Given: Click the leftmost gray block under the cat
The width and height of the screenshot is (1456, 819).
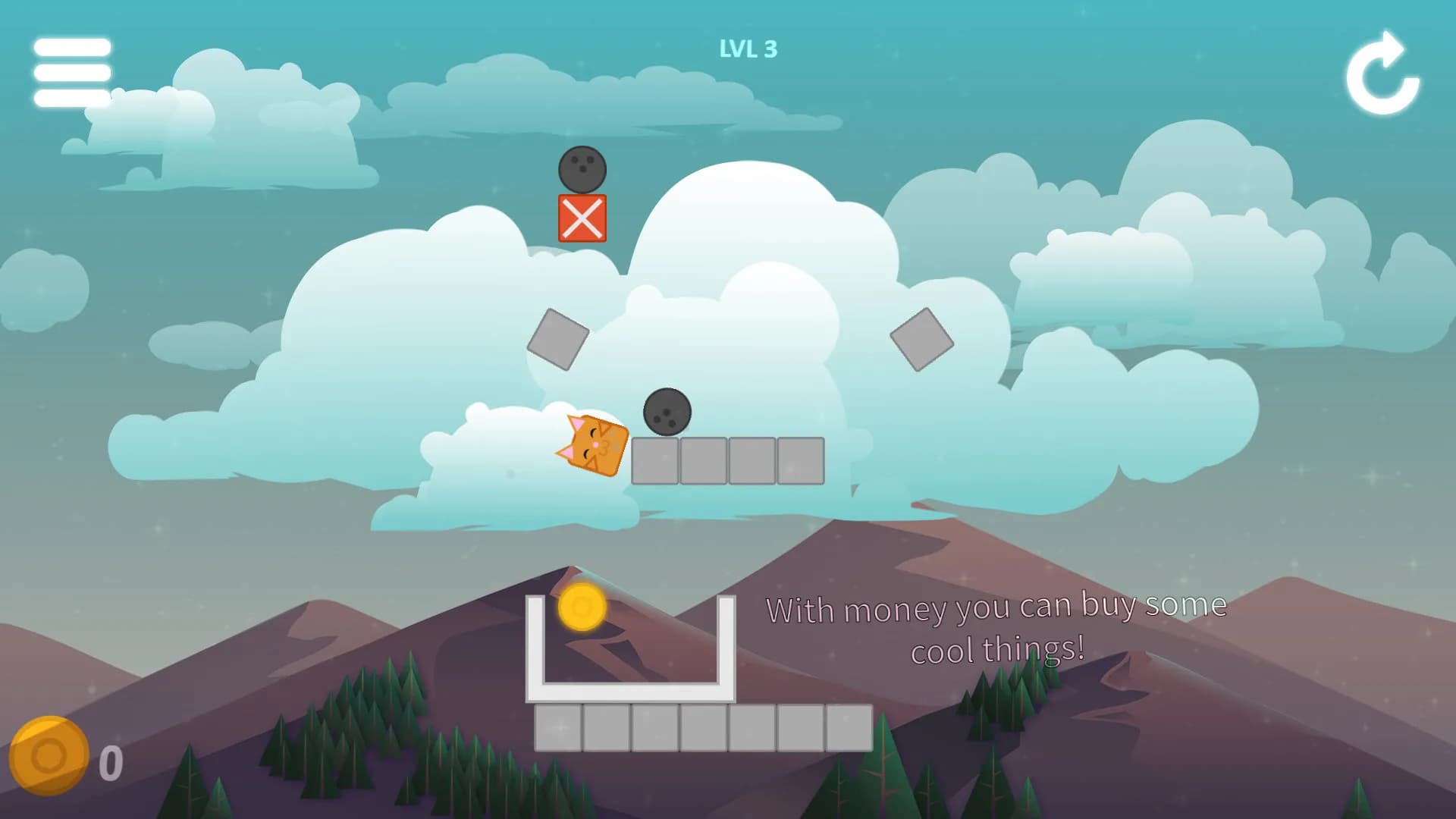Looking at the screenshot, I should click(654, 461).
